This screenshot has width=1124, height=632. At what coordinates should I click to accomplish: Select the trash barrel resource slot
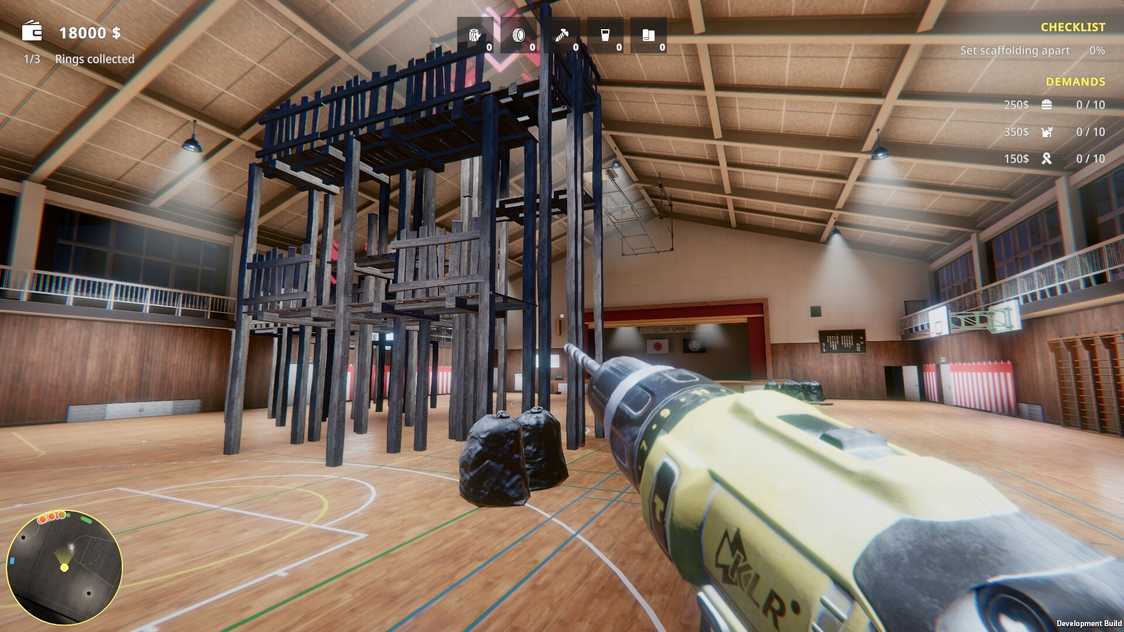pos(475,36)
